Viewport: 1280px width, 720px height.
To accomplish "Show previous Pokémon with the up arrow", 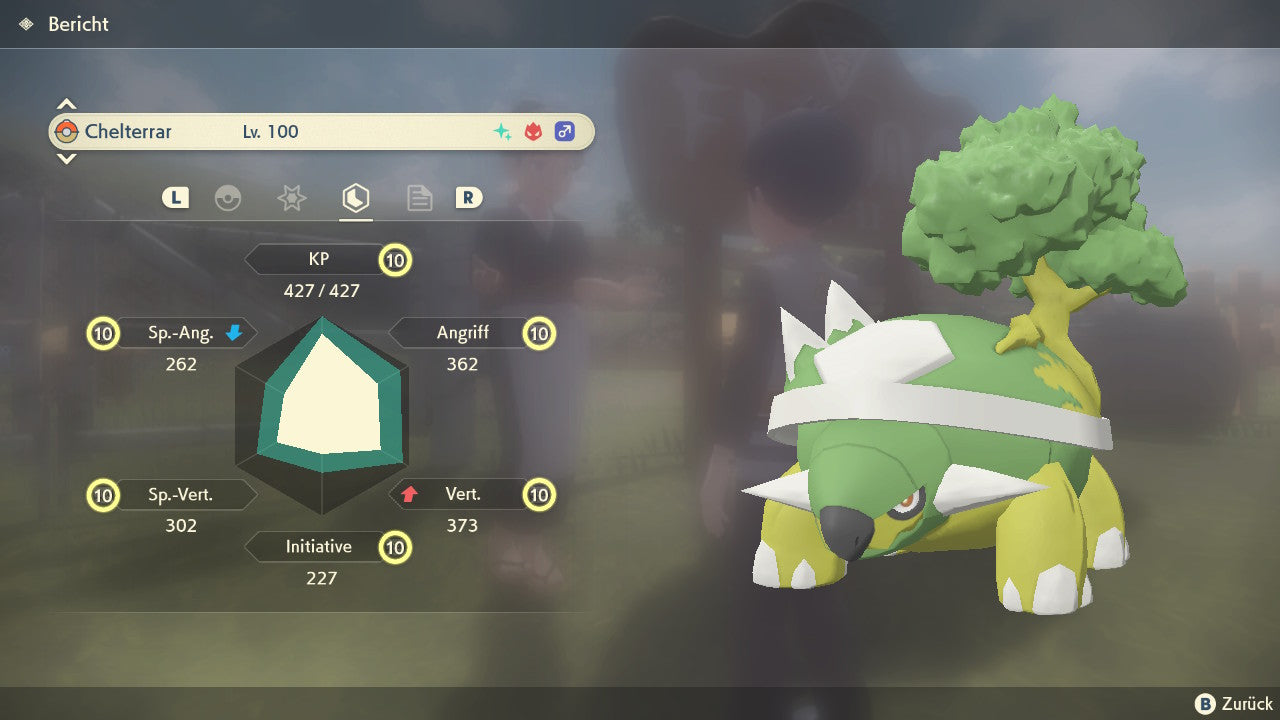I will (66, 104).
